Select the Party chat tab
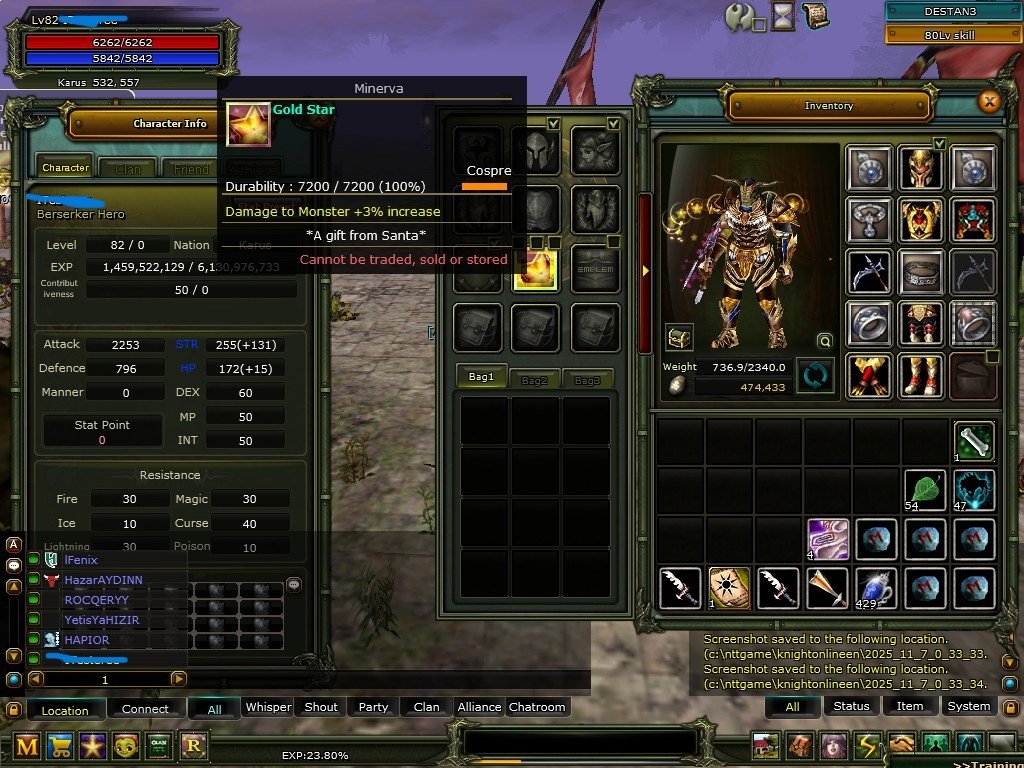This screenshot has height=768, width=1024. tap(373, 707)
